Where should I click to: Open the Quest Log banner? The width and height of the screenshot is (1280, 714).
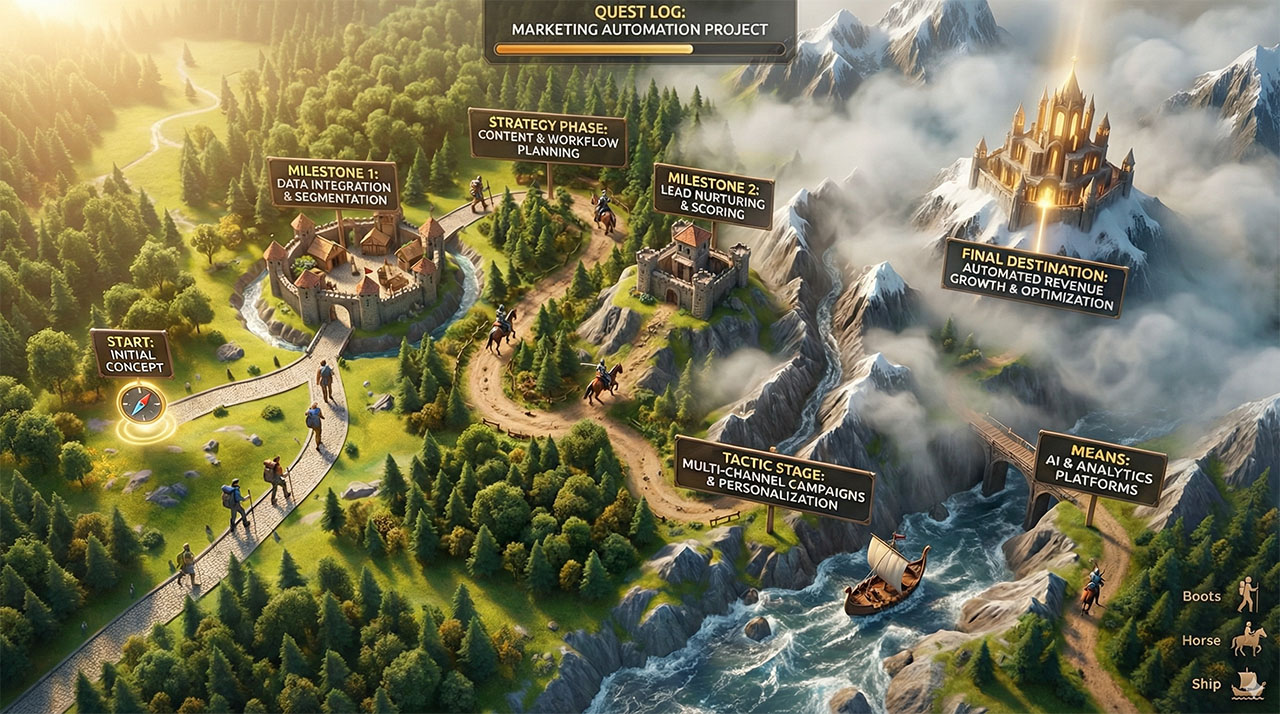click(640, 24)
